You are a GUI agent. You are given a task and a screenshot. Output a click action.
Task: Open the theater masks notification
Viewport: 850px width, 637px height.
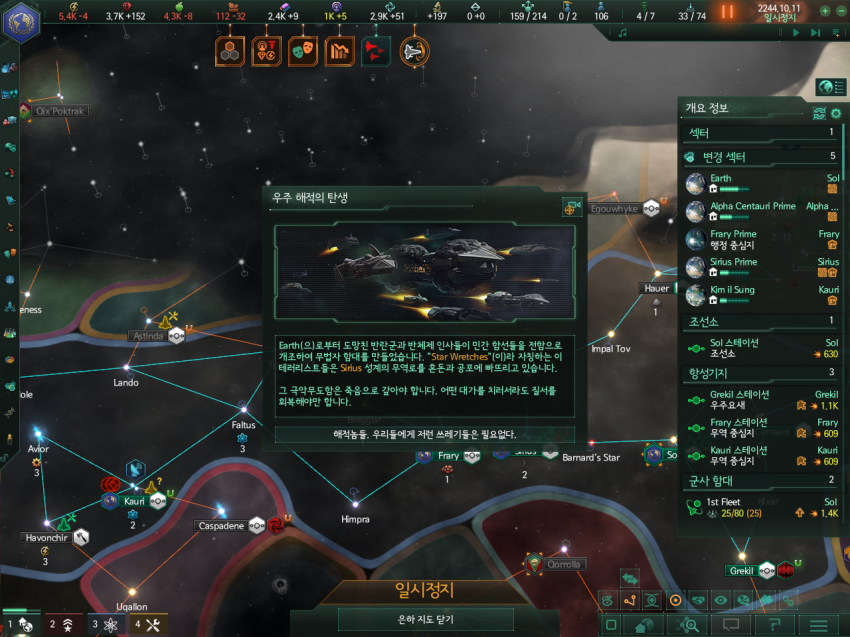pyautogui.click(x=302, y=50)
